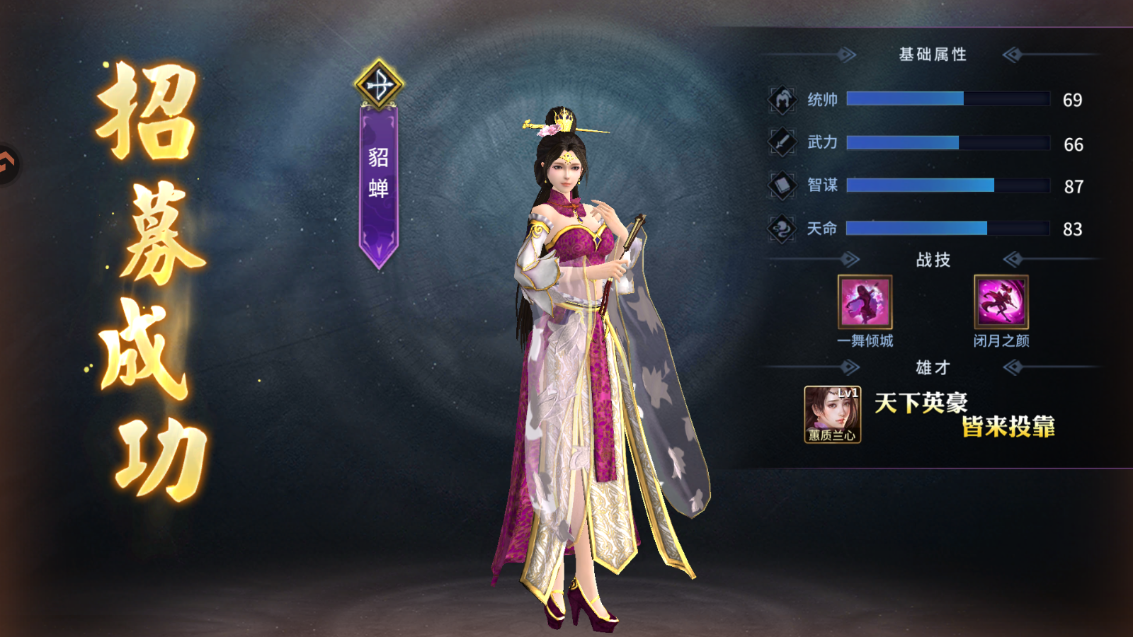This screenshot has width=1133, height=637.
Task: Open the 蕙质兰心 talent portrait
Action: coord(833,413)
